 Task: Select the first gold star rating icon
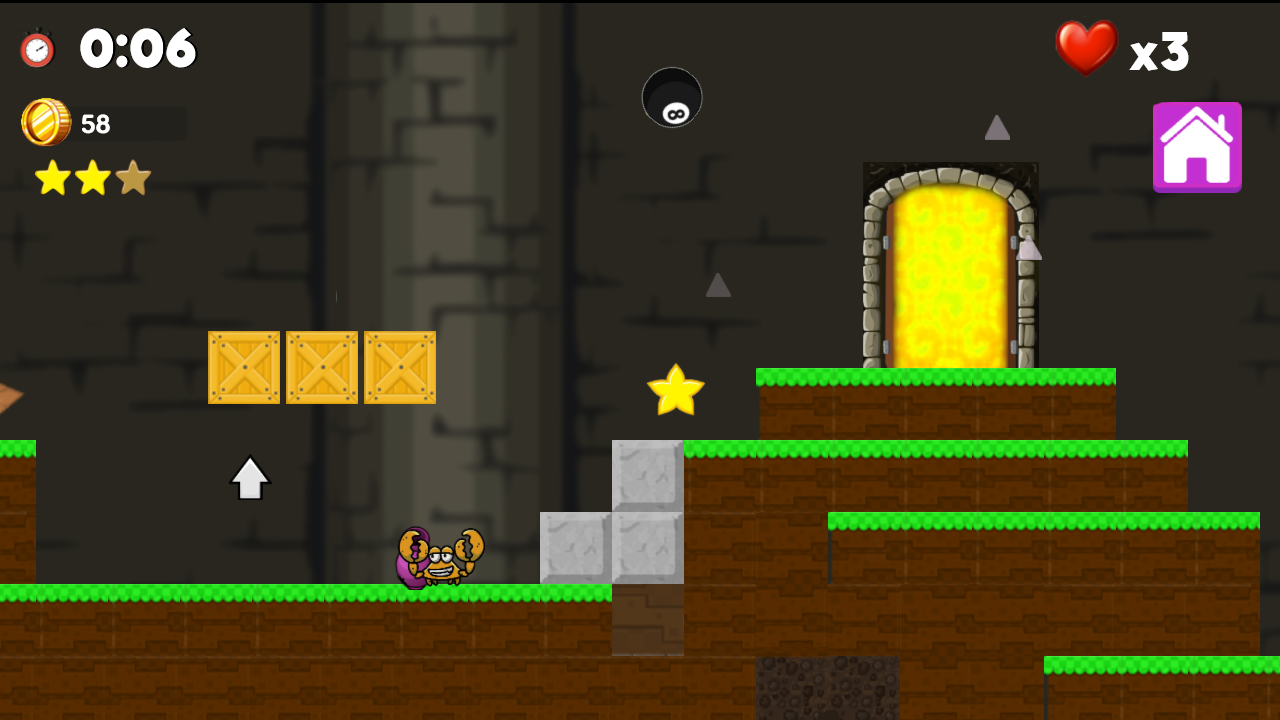tap(55, 177)
